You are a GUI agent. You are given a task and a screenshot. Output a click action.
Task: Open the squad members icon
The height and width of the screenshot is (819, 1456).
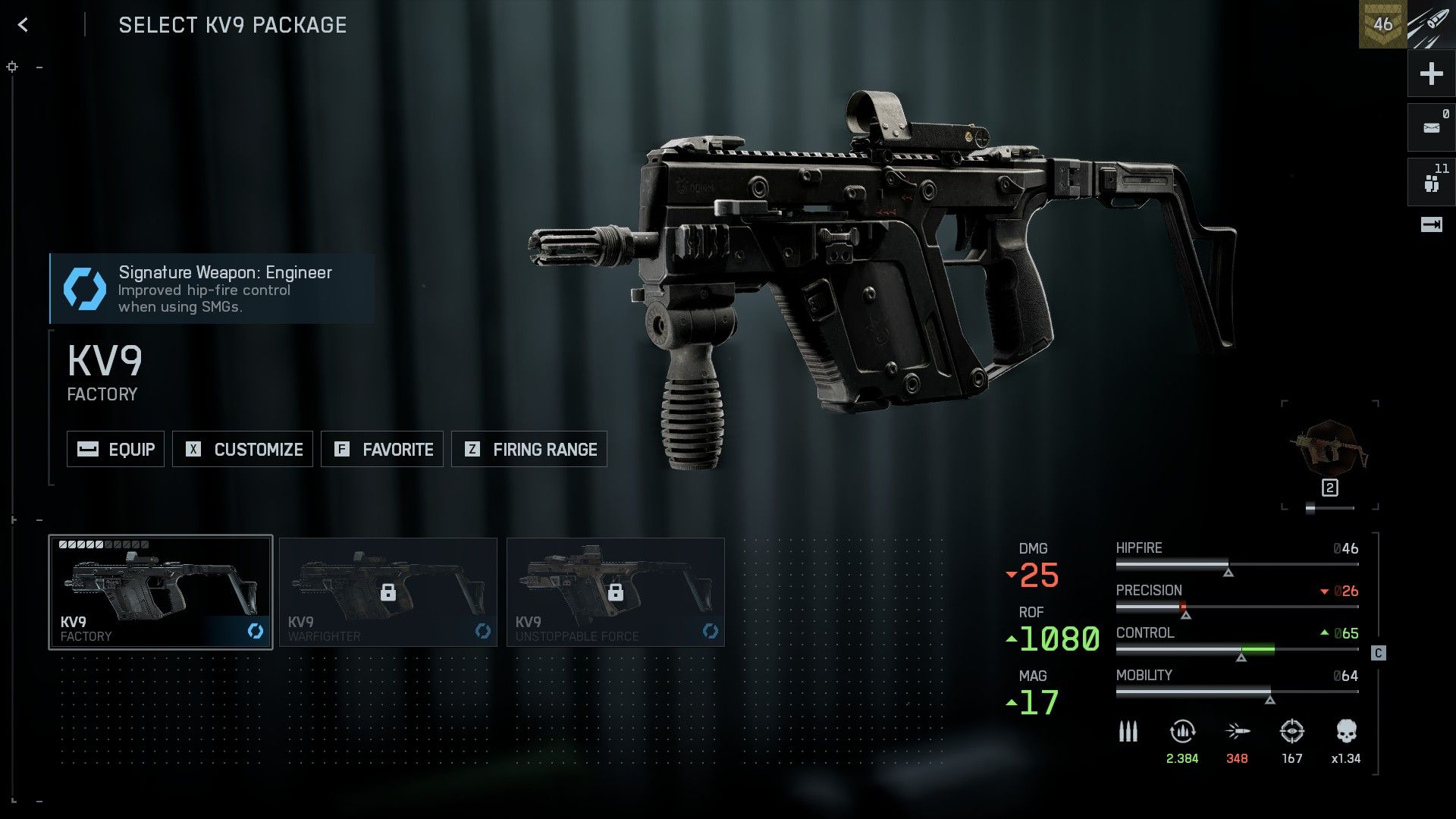(1431, 183)
